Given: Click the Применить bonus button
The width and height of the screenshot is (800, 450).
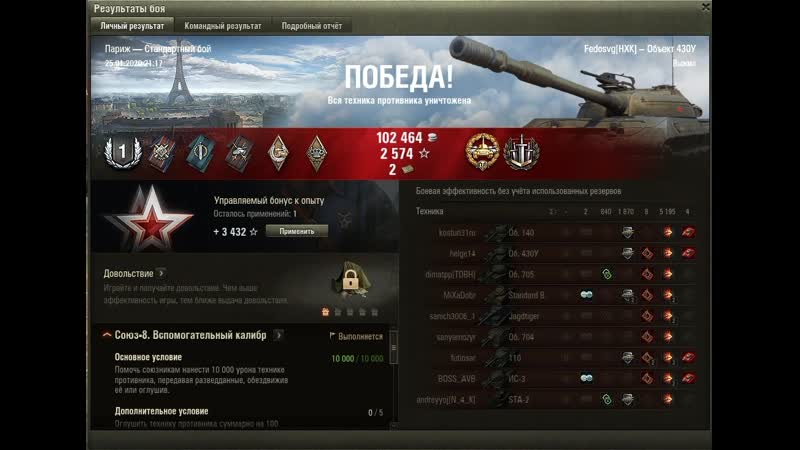Looking at the screenshot, I should click(296, 231).
